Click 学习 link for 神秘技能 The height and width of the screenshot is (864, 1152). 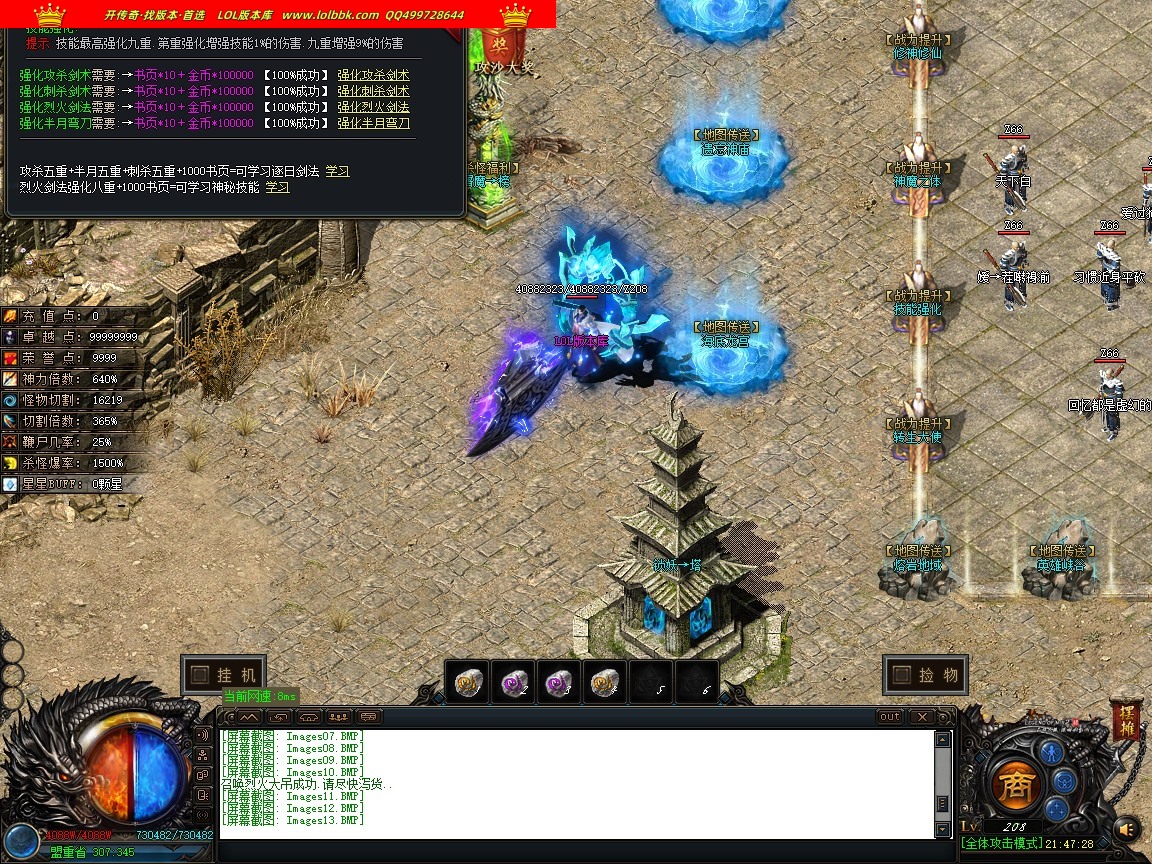click(277, 187)
